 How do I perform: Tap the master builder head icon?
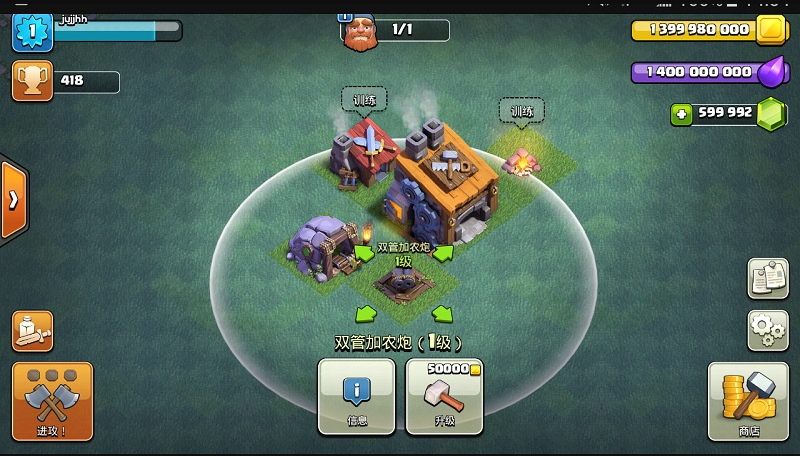(359, 32)
